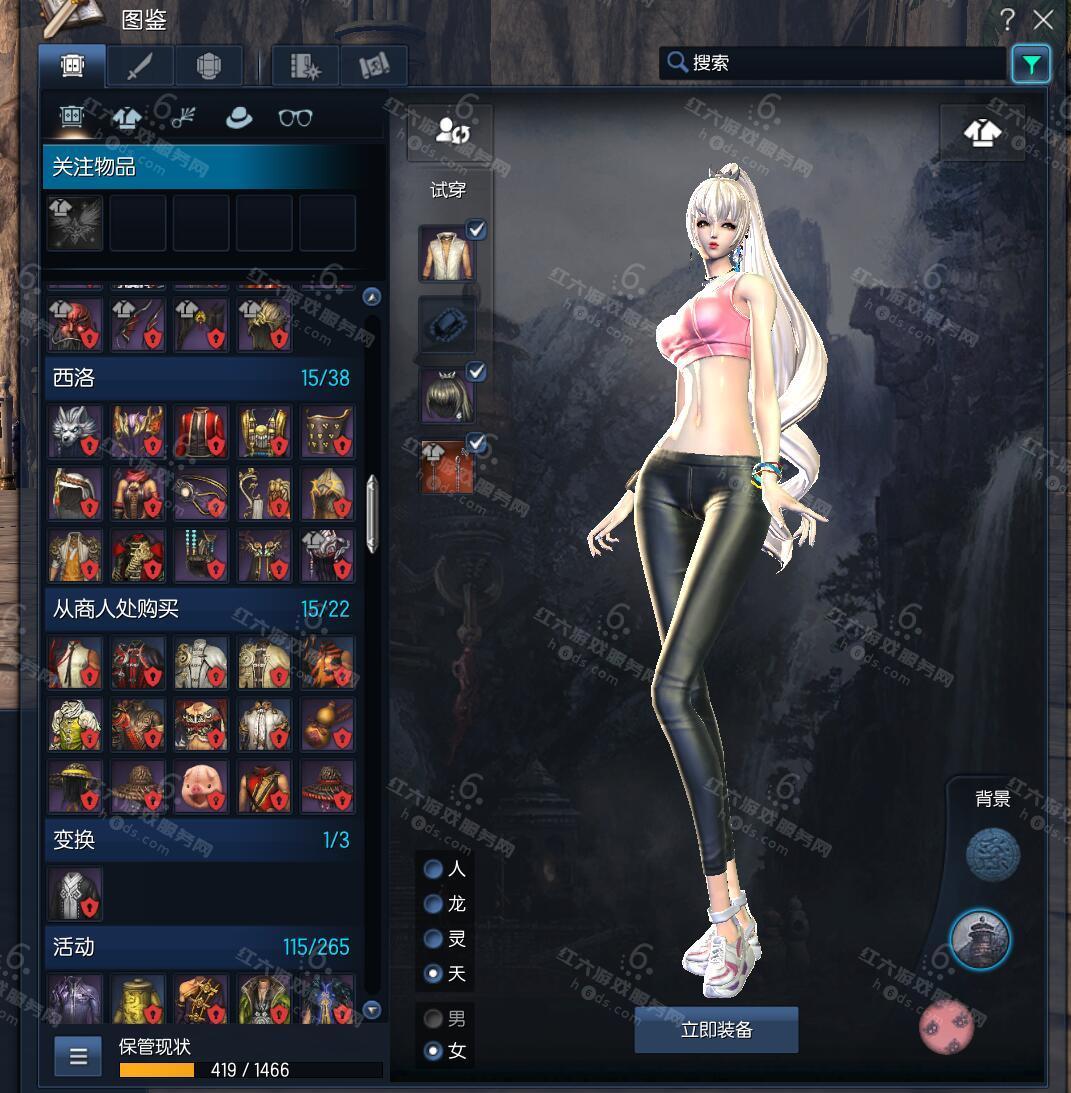Close the 图鉴 window
The image size is (1071, 1093).
(1044, 19)
